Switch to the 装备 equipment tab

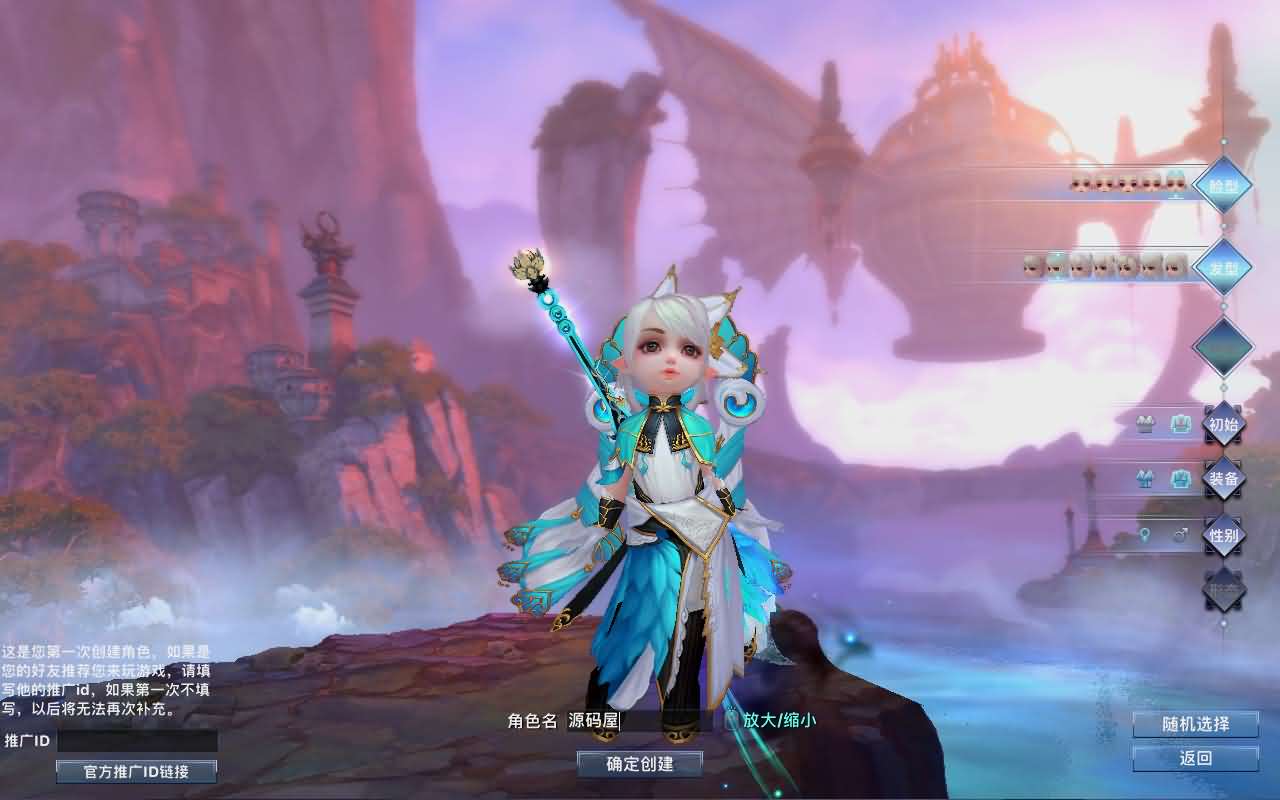click(x=1222, y=478)
